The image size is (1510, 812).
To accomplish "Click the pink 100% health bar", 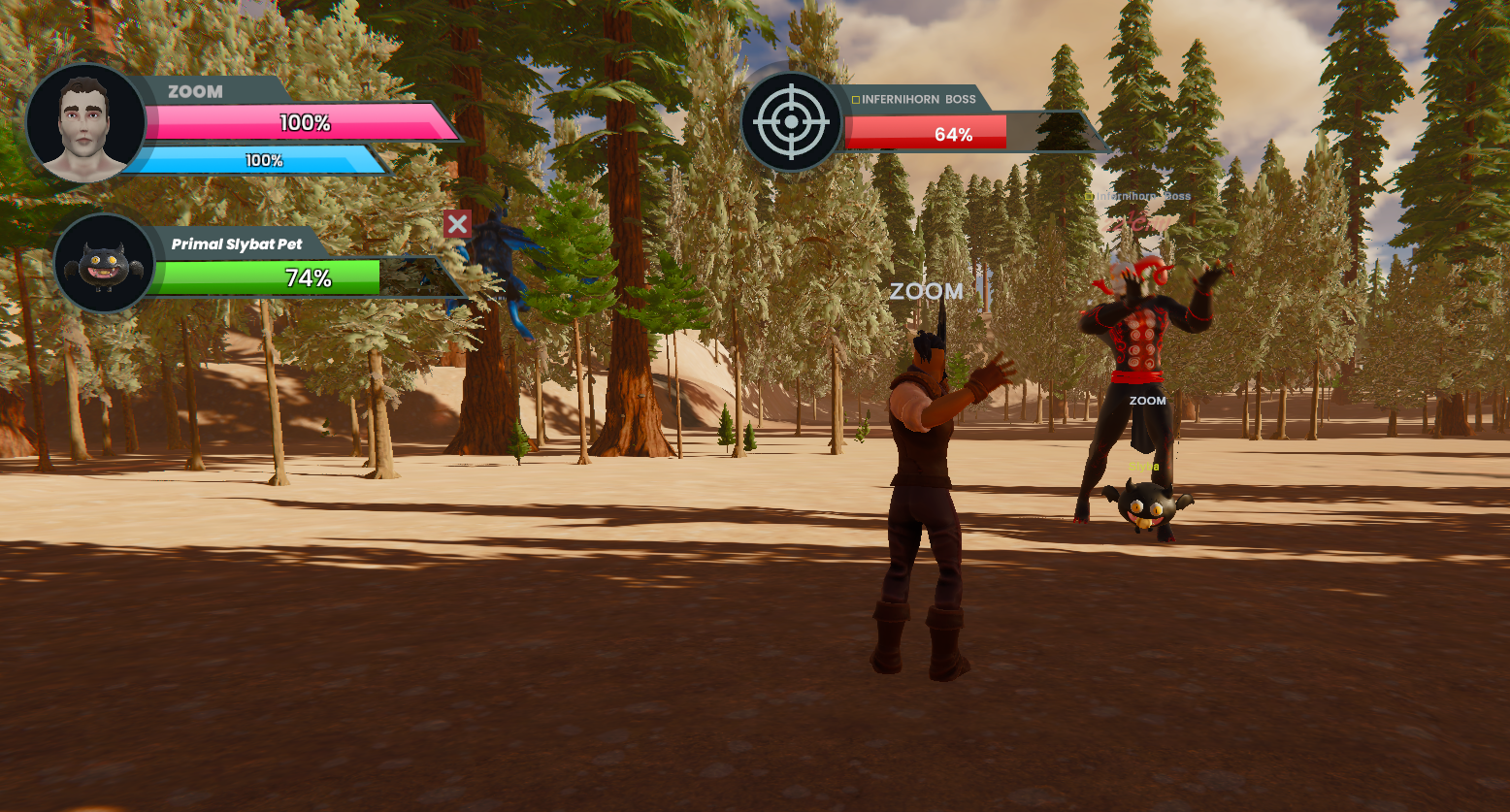I will click(304, 123).
